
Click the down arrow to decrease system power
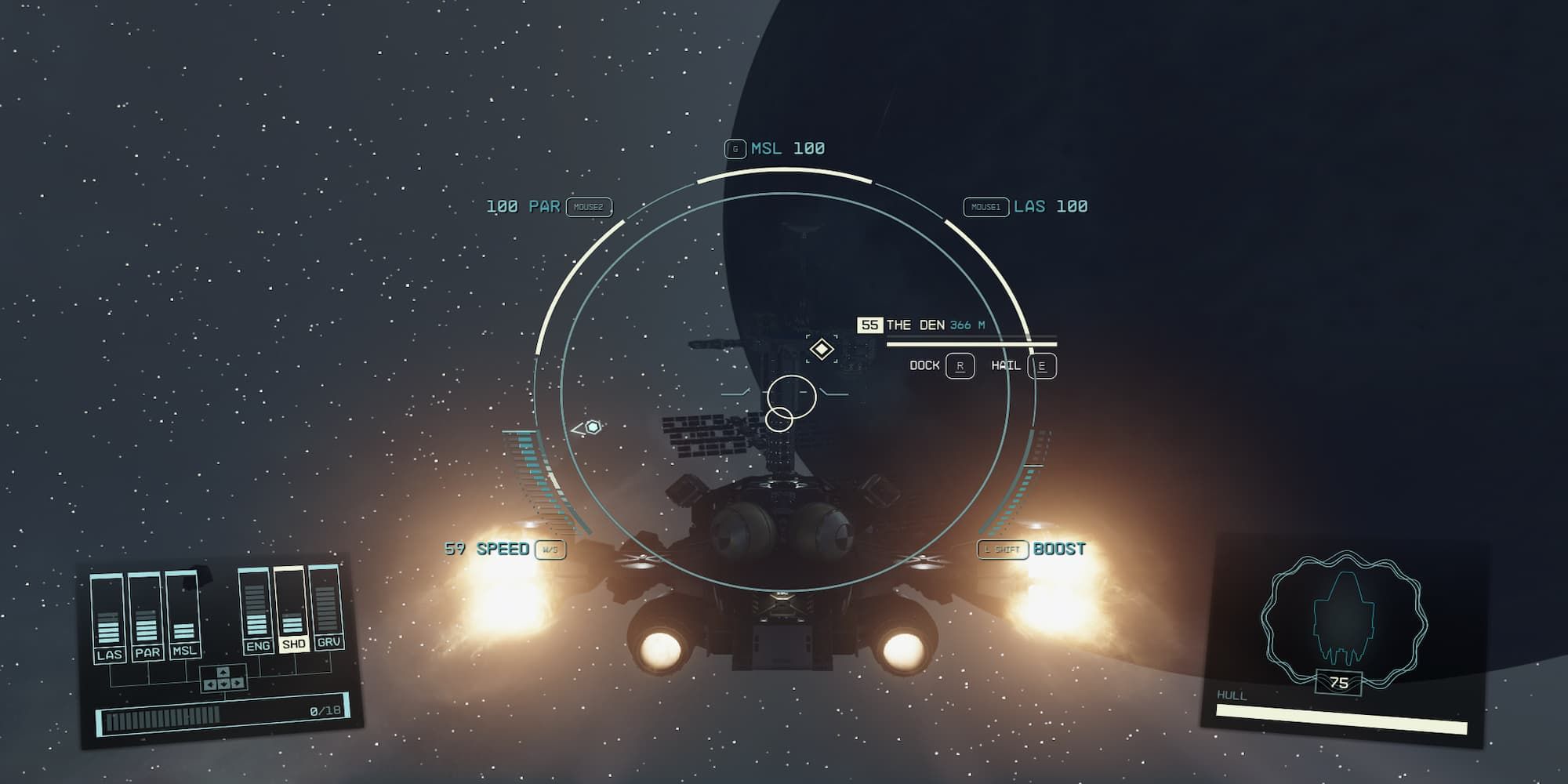[224, 683]
